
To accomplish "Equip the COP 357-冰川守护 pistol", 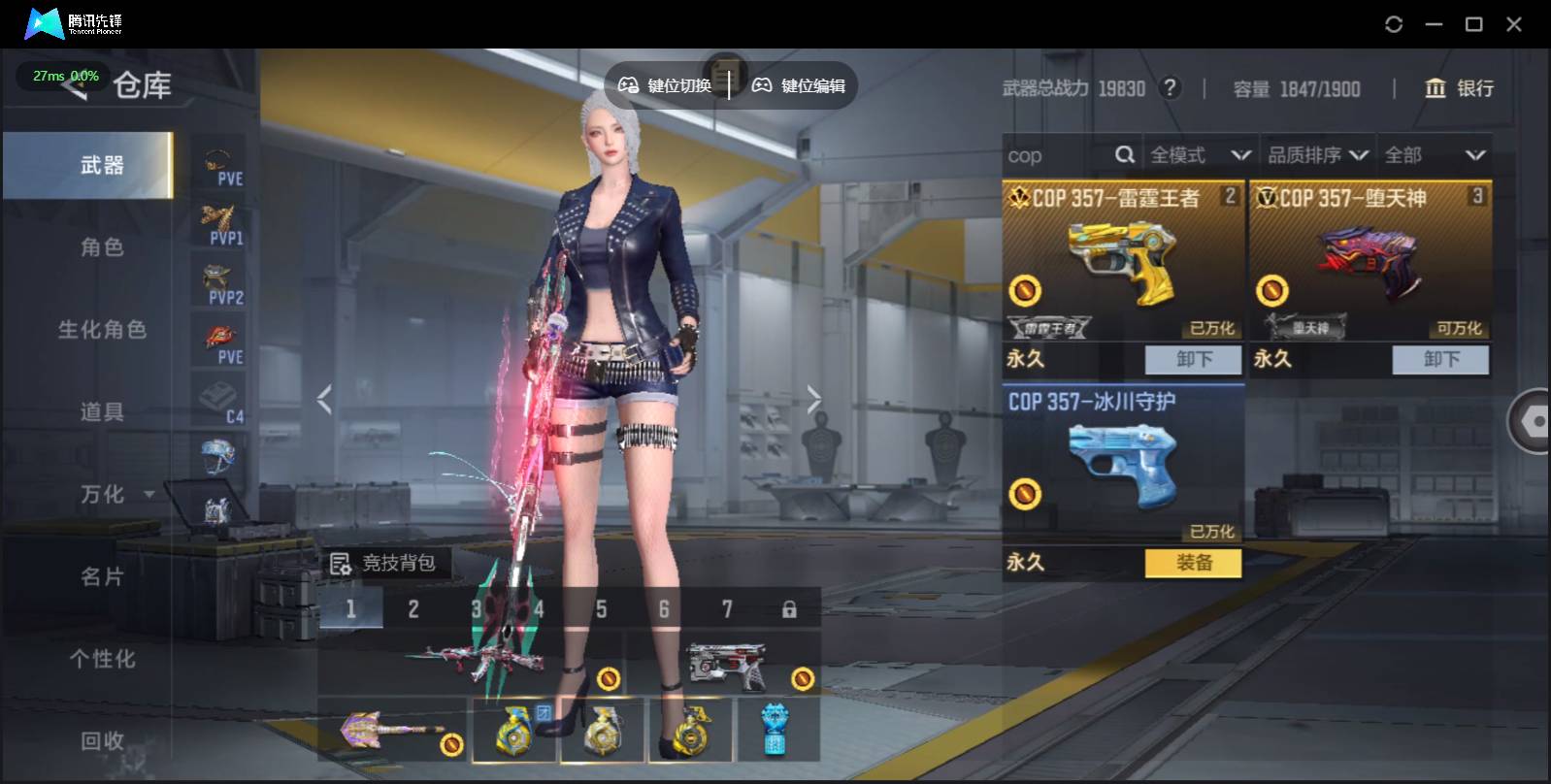I will tap(1193, 563).
